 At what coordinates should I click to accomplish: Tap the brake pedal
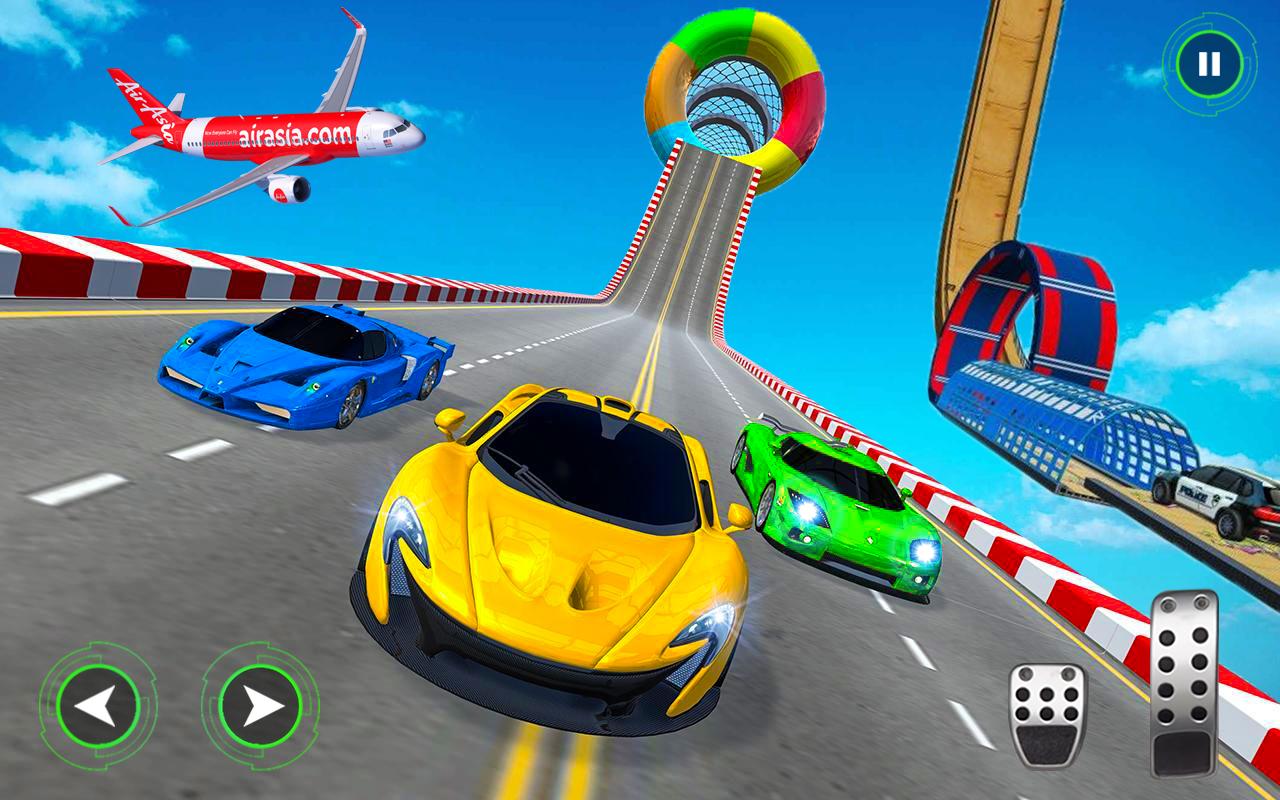coord(1047,715)
